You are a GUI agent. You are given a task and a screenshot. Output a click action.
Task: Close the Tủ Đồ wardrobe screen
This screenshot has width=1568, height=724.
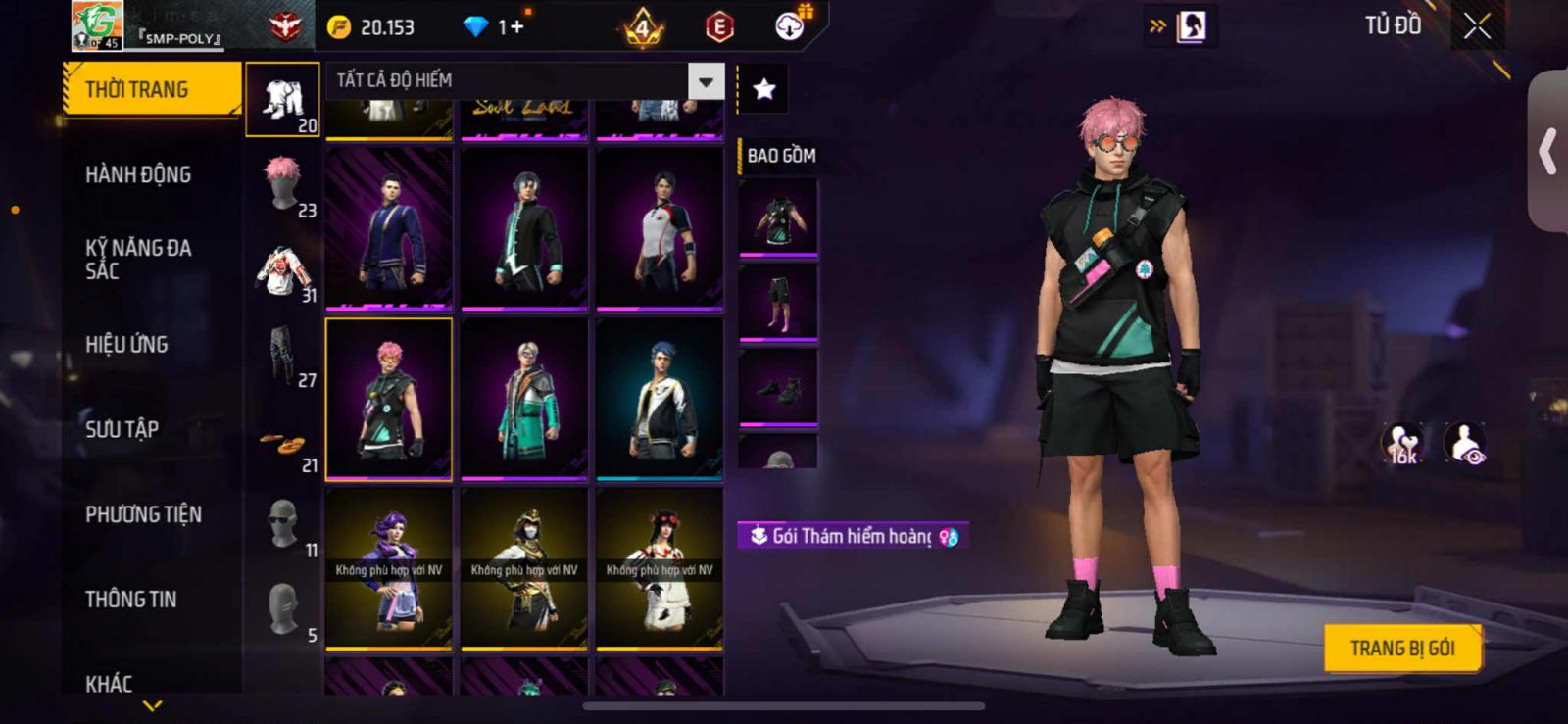point(1477,27)
